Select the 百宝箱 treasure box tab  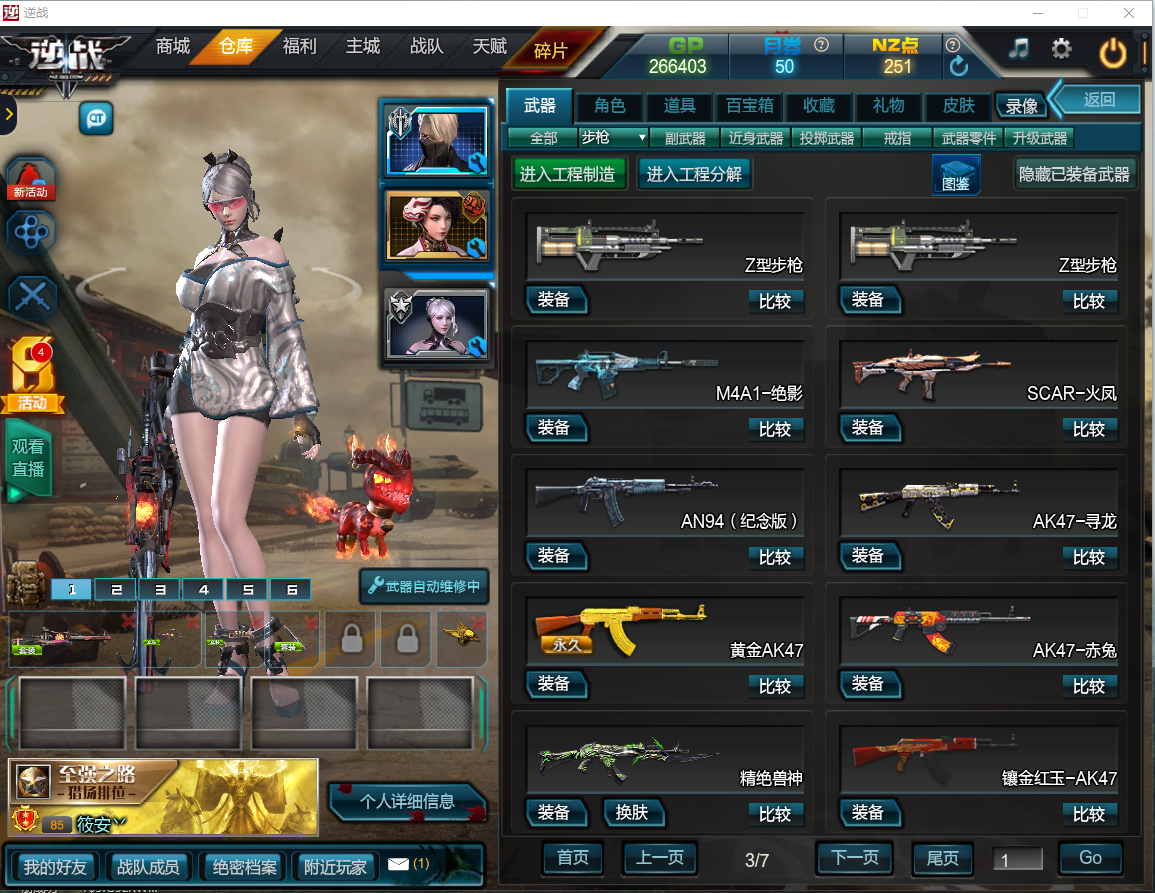pos(749,106)
